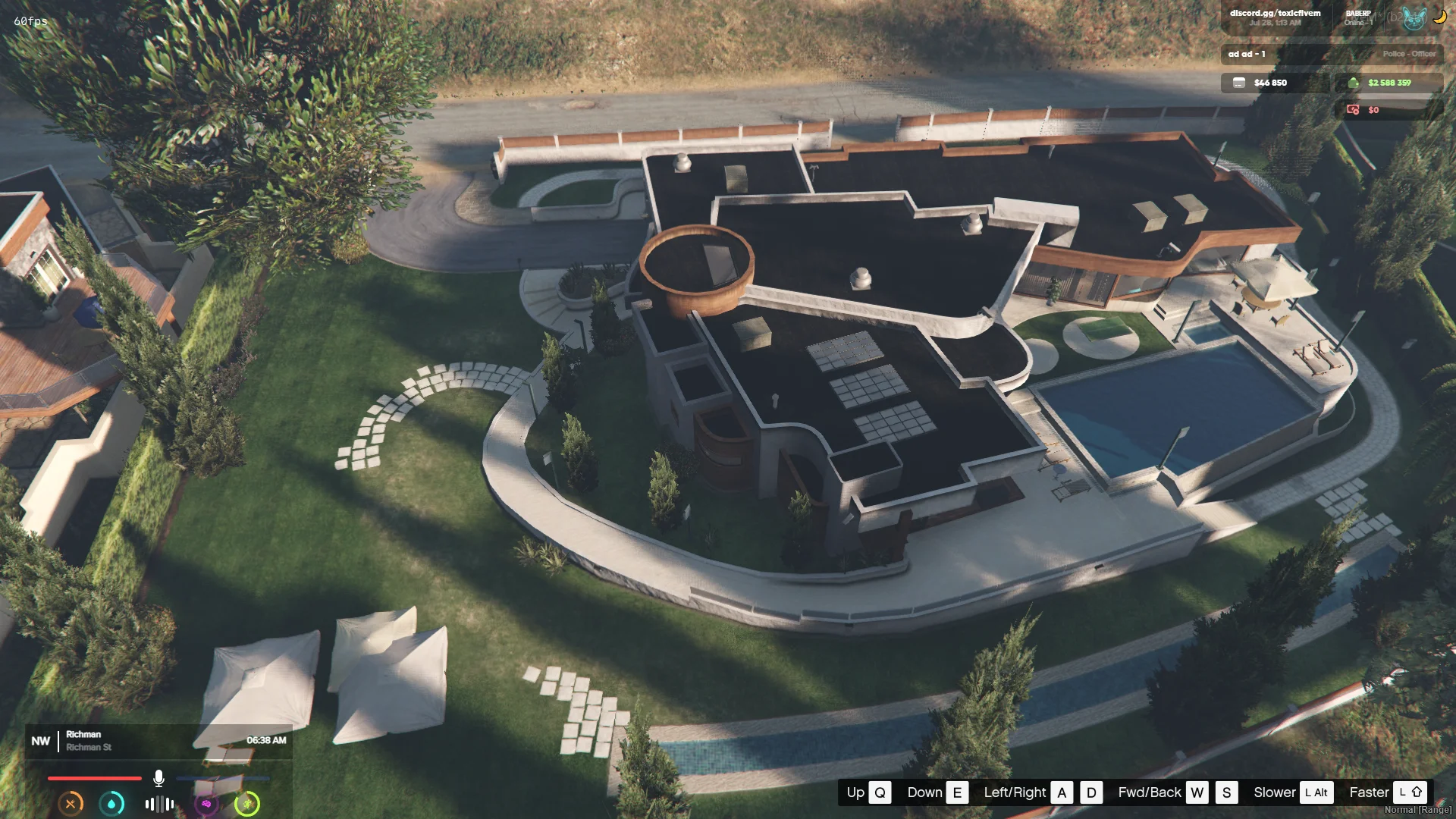Click the voice range sound-wave icon
Viewport: 1456px width, 819px height.
click(x=159, y=804)
